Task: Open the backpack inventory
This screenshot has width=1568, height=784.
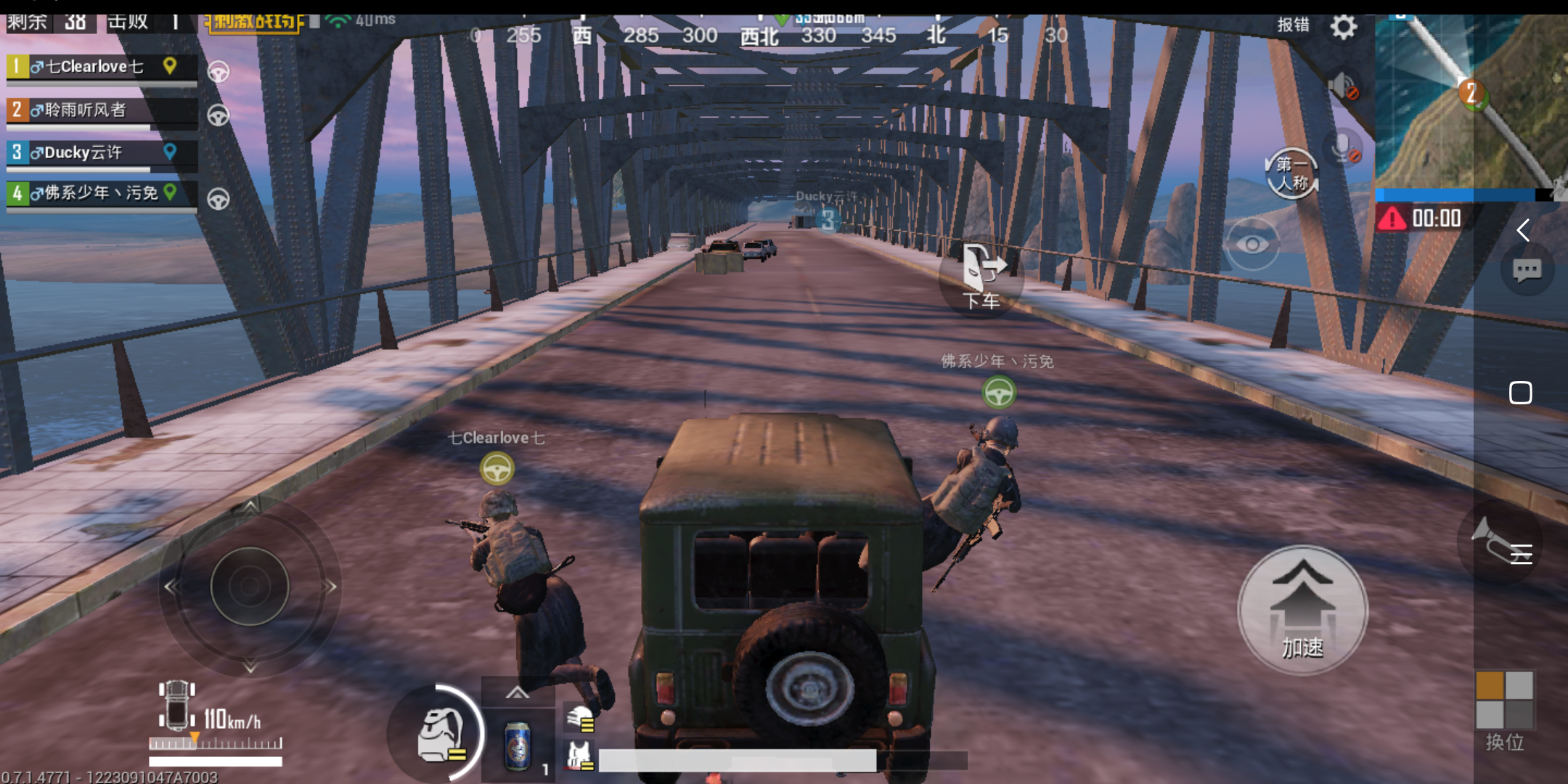Action: pyautogui.click(x=441, y=735)
